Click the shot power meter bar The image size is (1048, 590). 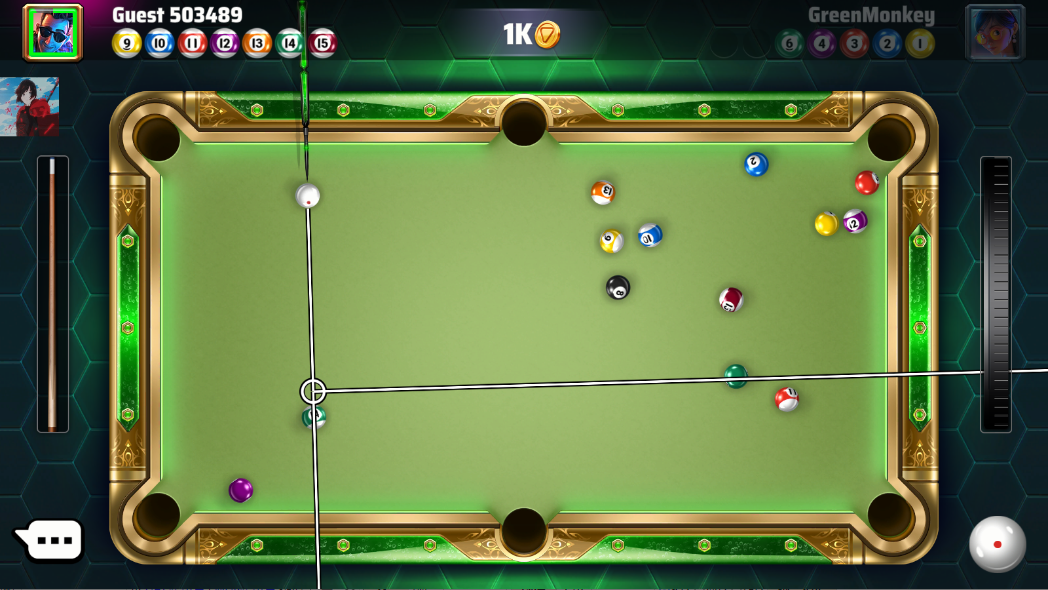point(996,294)
